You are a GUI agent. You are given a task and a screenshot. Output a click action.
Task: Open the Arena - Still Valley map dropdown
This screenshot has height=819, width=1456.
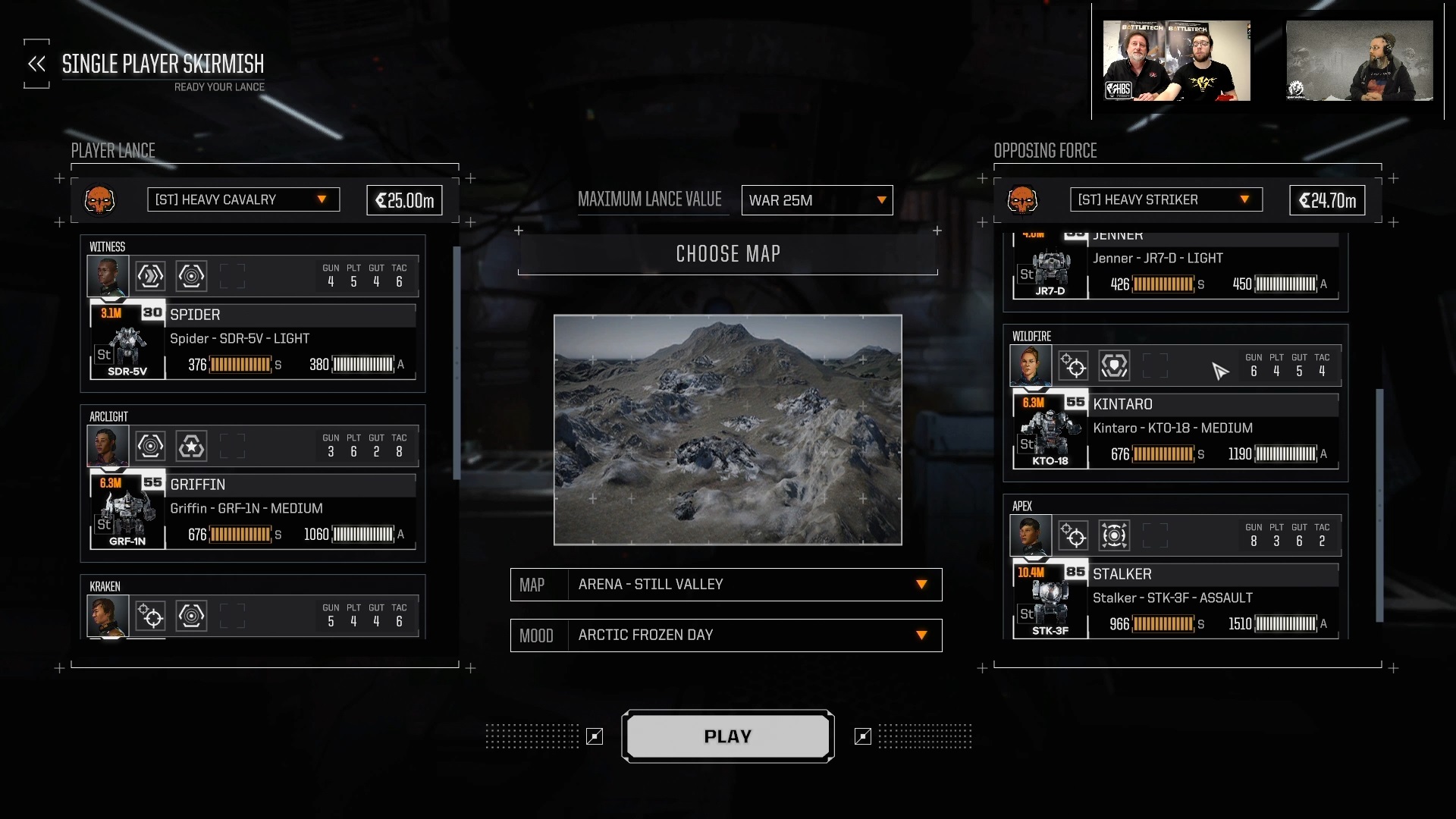coord(726,585)
